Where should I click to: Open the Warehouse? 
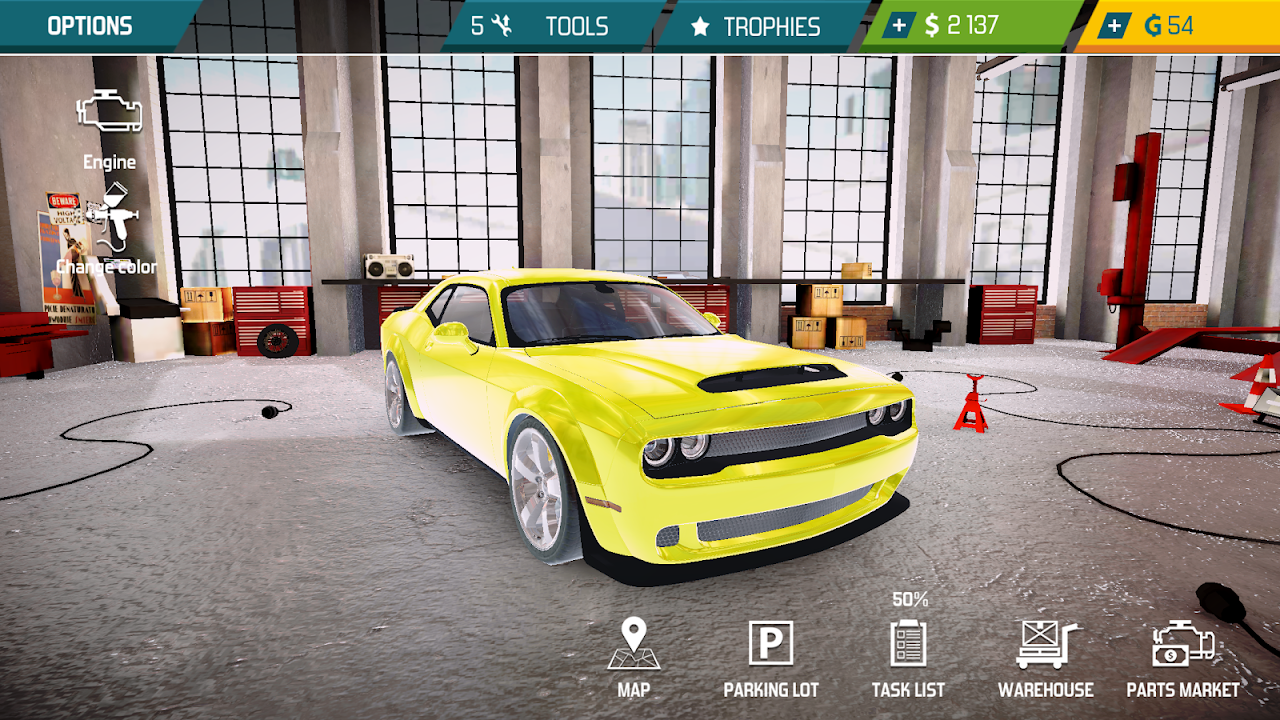coord(1046,656)
